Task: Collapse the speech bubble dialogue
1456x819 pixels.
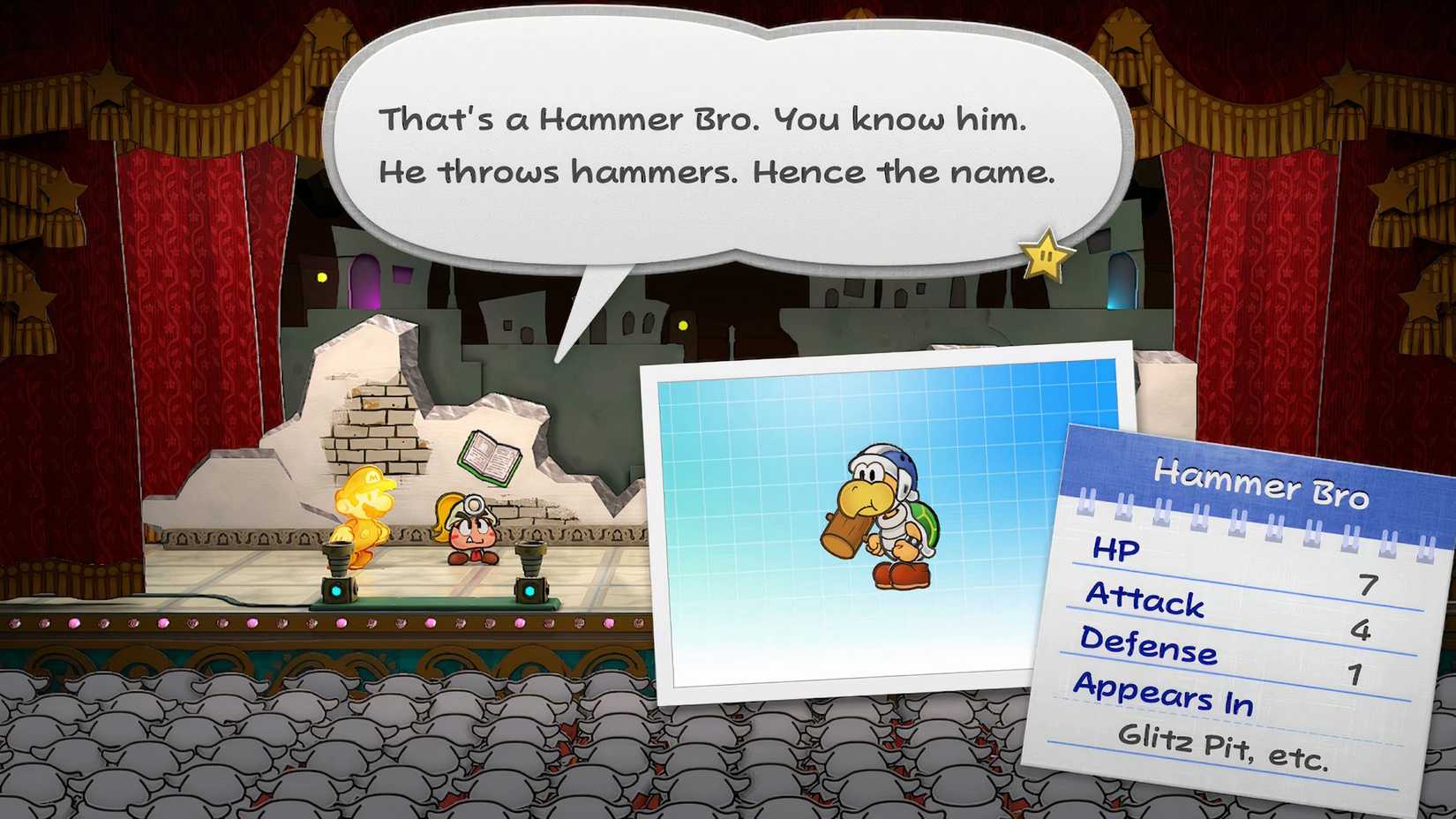Action: (732, 141)
